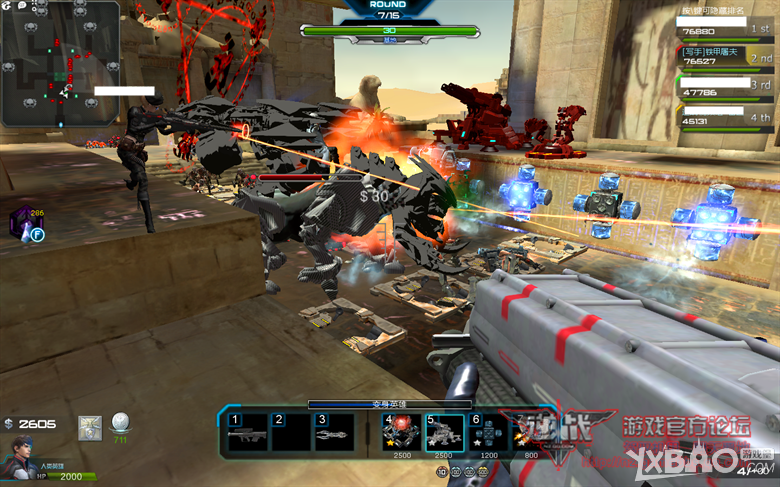This screenshot has height=487, width=780.
Task: Select weapon slot 1 with the sniper rifle
Action: coord(248,432)
